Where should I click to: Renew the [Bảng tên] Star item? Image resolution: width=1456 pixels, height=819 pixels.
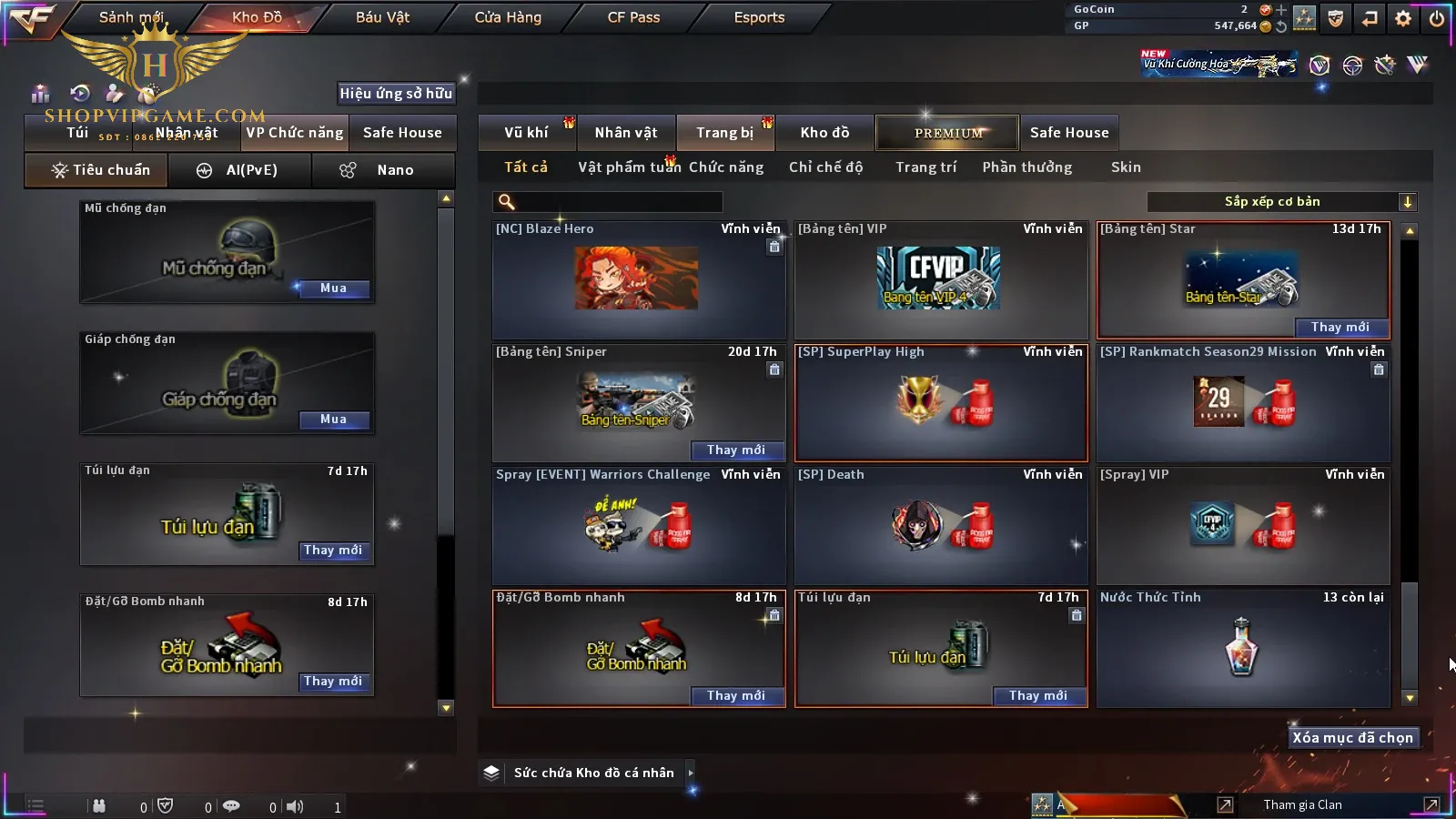click(1340, 328)
